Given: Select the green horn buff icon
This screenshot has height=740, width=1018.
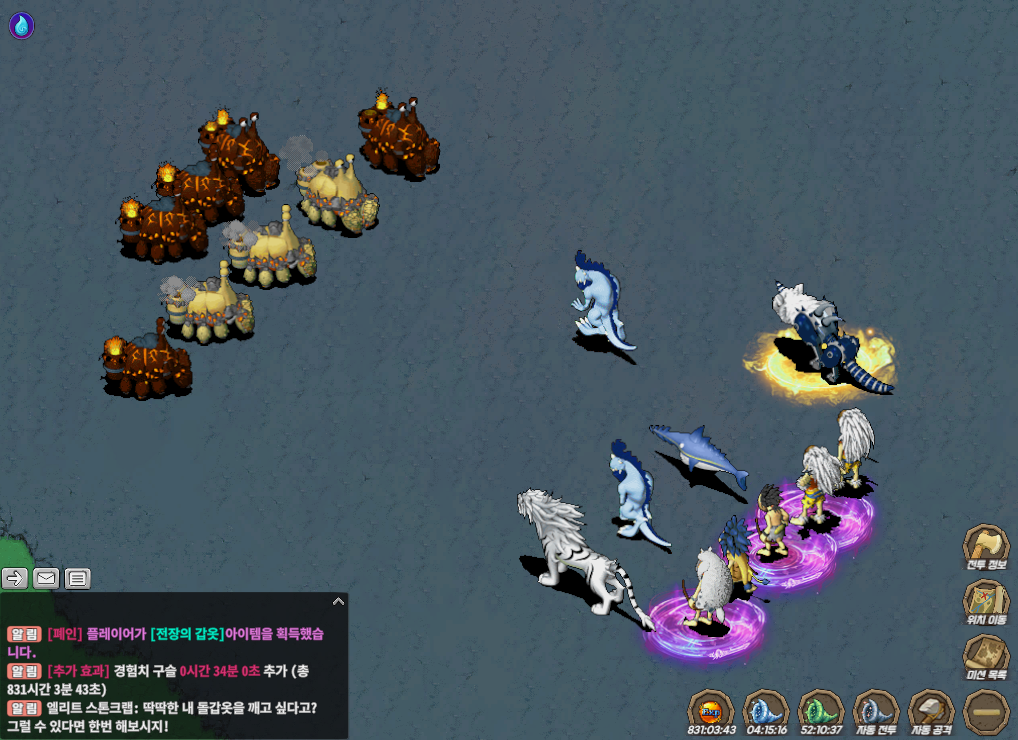Looking at the screenshot, I should pos(821,713).
